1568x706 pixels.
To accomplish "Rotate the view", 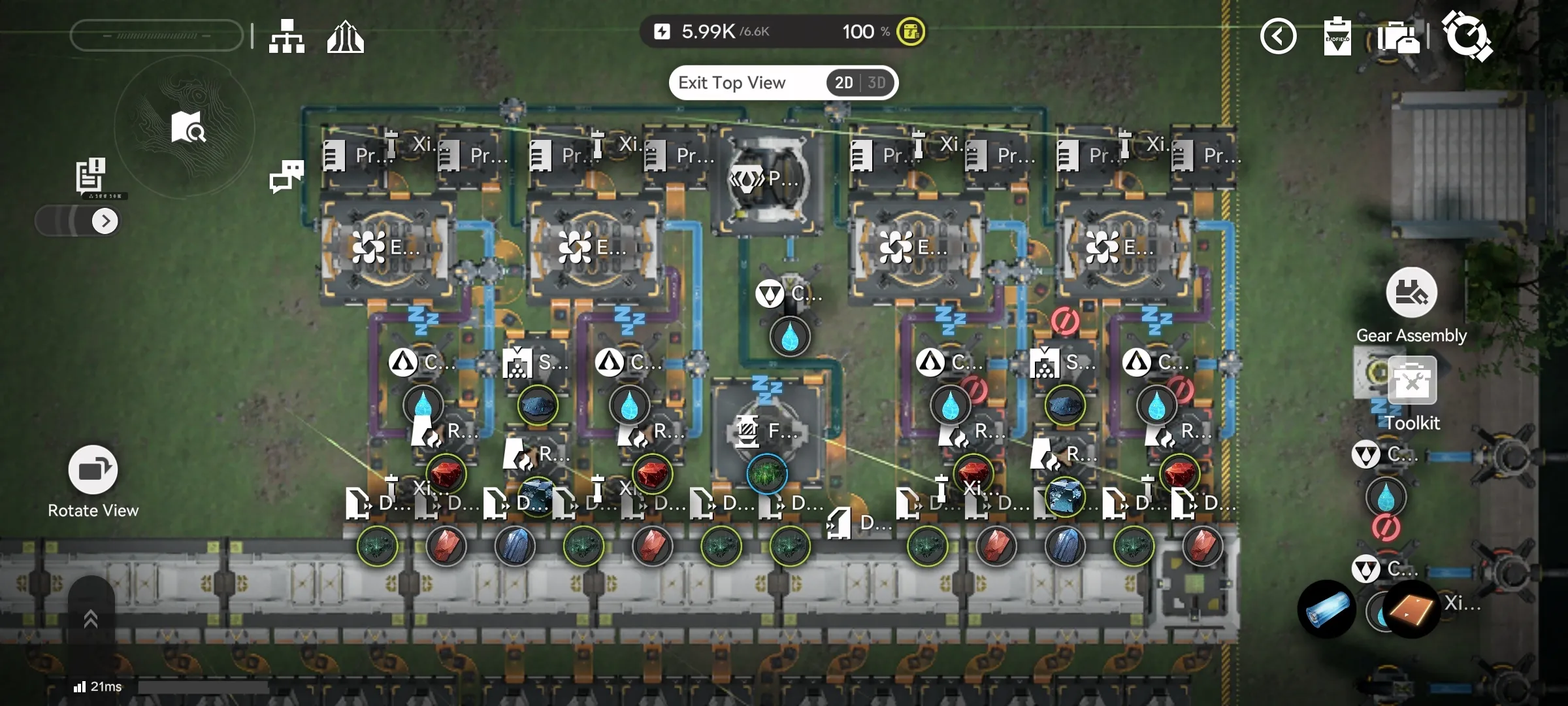I will 93,470.
